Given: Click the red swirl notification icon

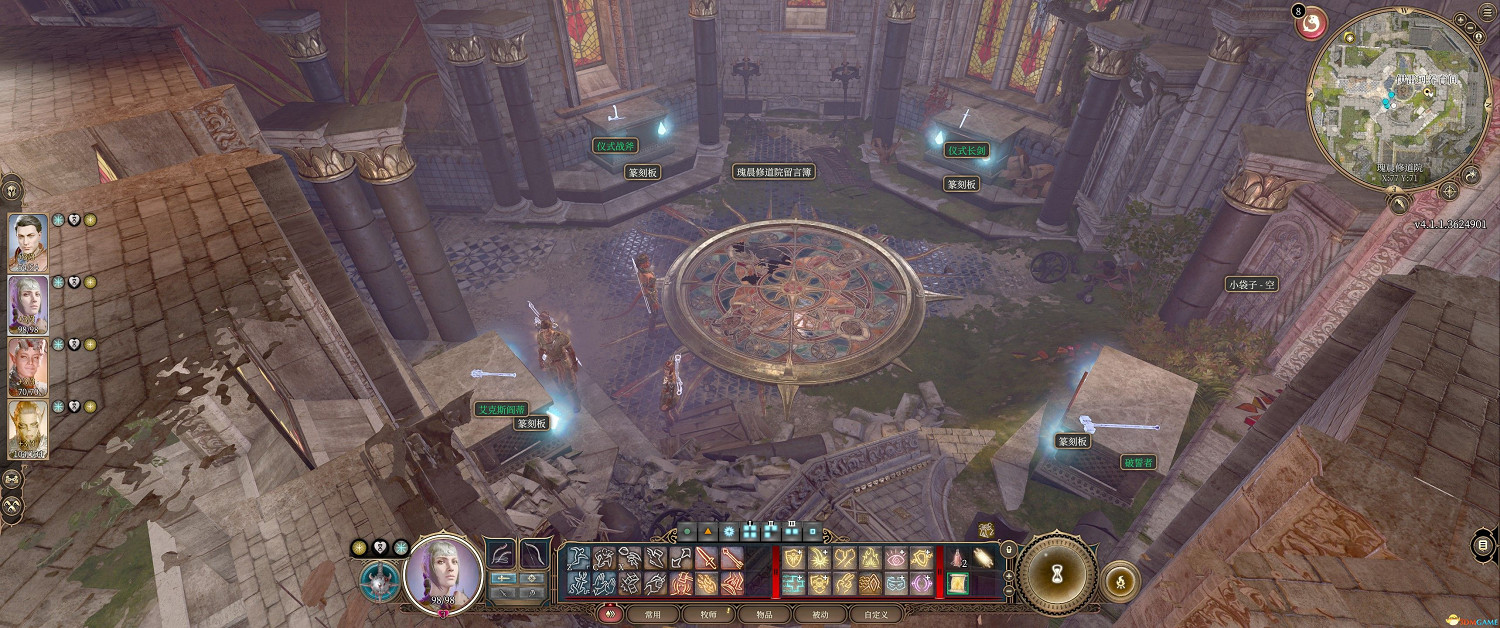Looking at the screenshot, I should click(x=1312, y=23).
